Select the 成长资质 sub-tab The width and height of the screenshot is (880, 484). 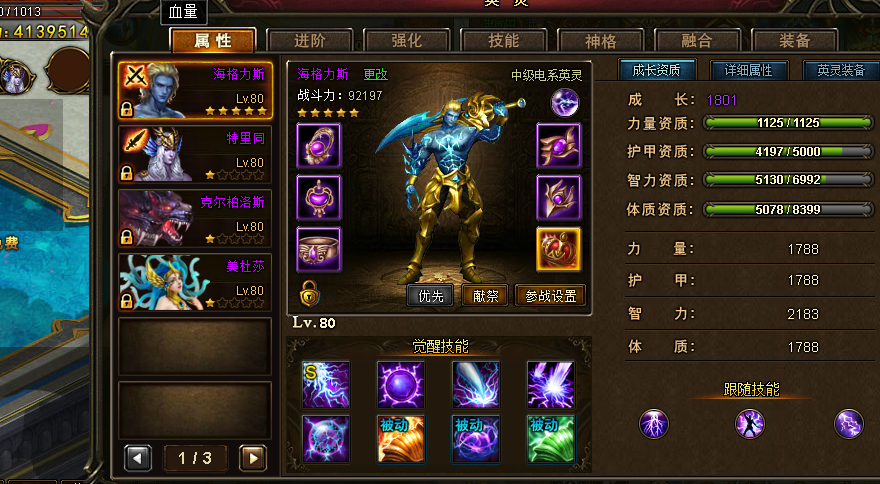coord(656,71)
